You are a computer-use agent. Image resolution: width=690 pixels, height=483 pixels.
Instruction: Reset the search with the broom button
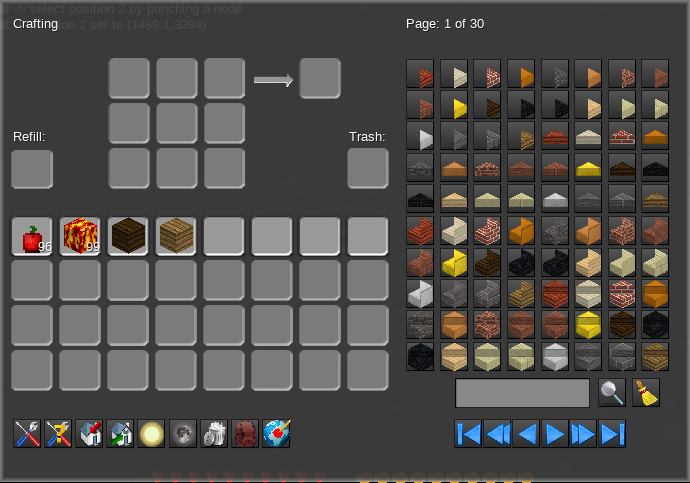pyautogui.click(x=646, y=393)
